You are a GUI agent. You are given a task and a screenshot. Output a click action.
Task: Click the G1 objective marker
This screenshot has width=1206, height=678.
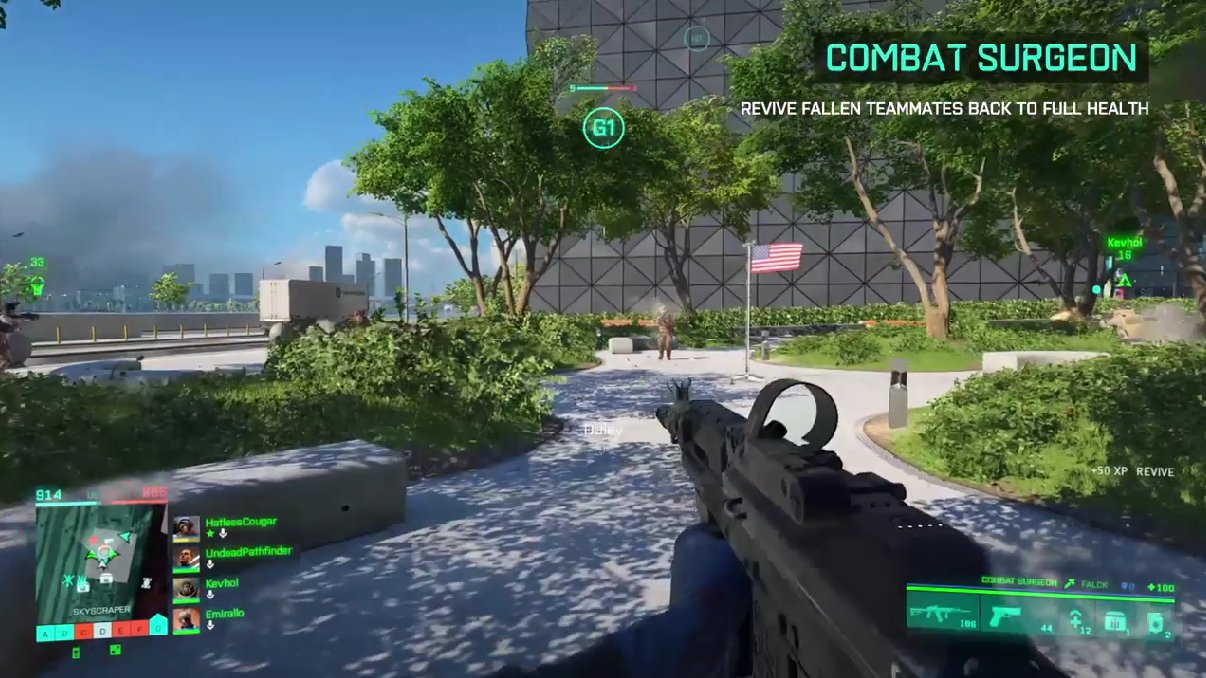(604, 128)
